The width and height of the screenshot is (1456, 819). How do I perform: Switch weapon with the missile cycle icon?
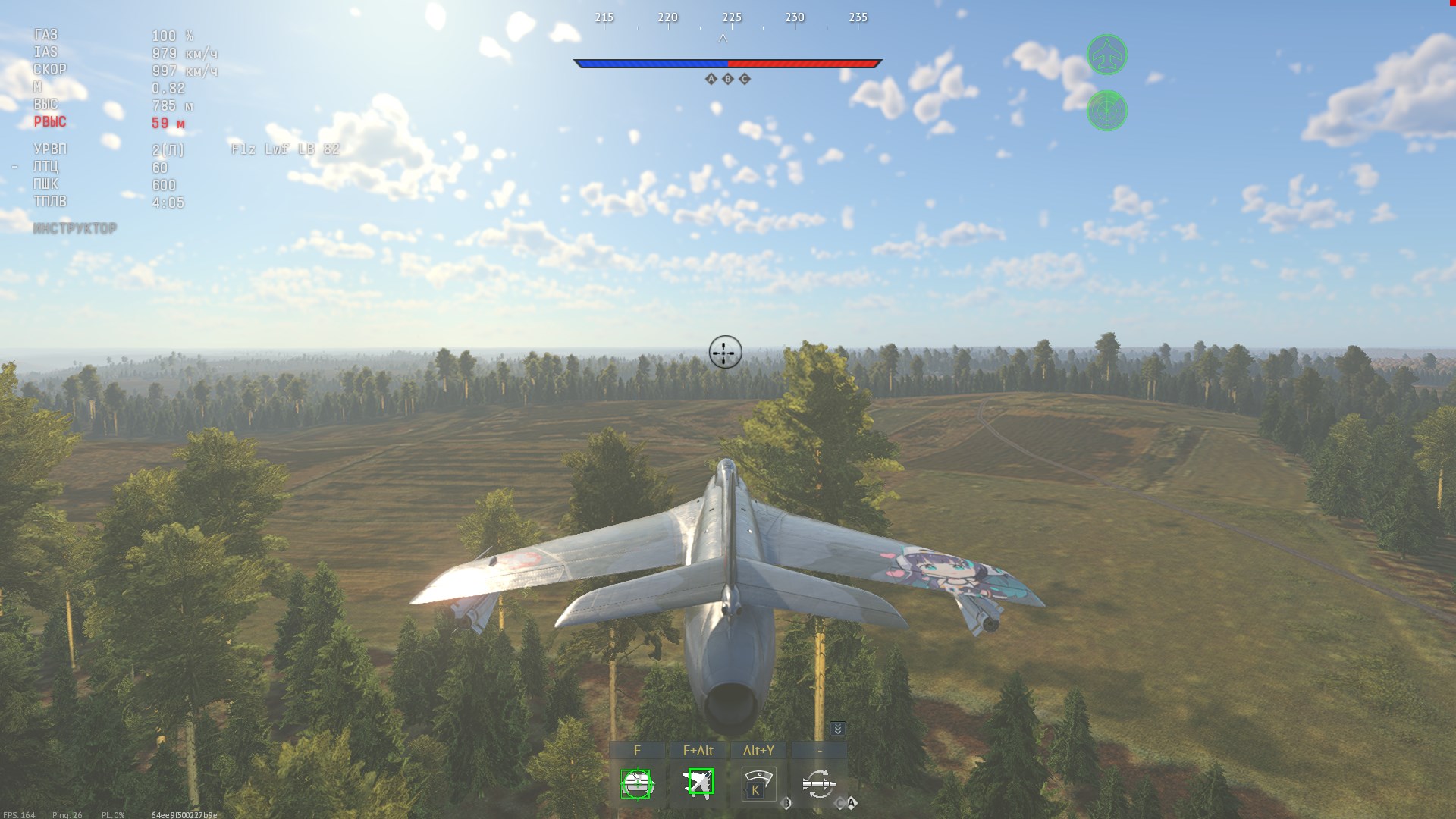coord(819,784)
